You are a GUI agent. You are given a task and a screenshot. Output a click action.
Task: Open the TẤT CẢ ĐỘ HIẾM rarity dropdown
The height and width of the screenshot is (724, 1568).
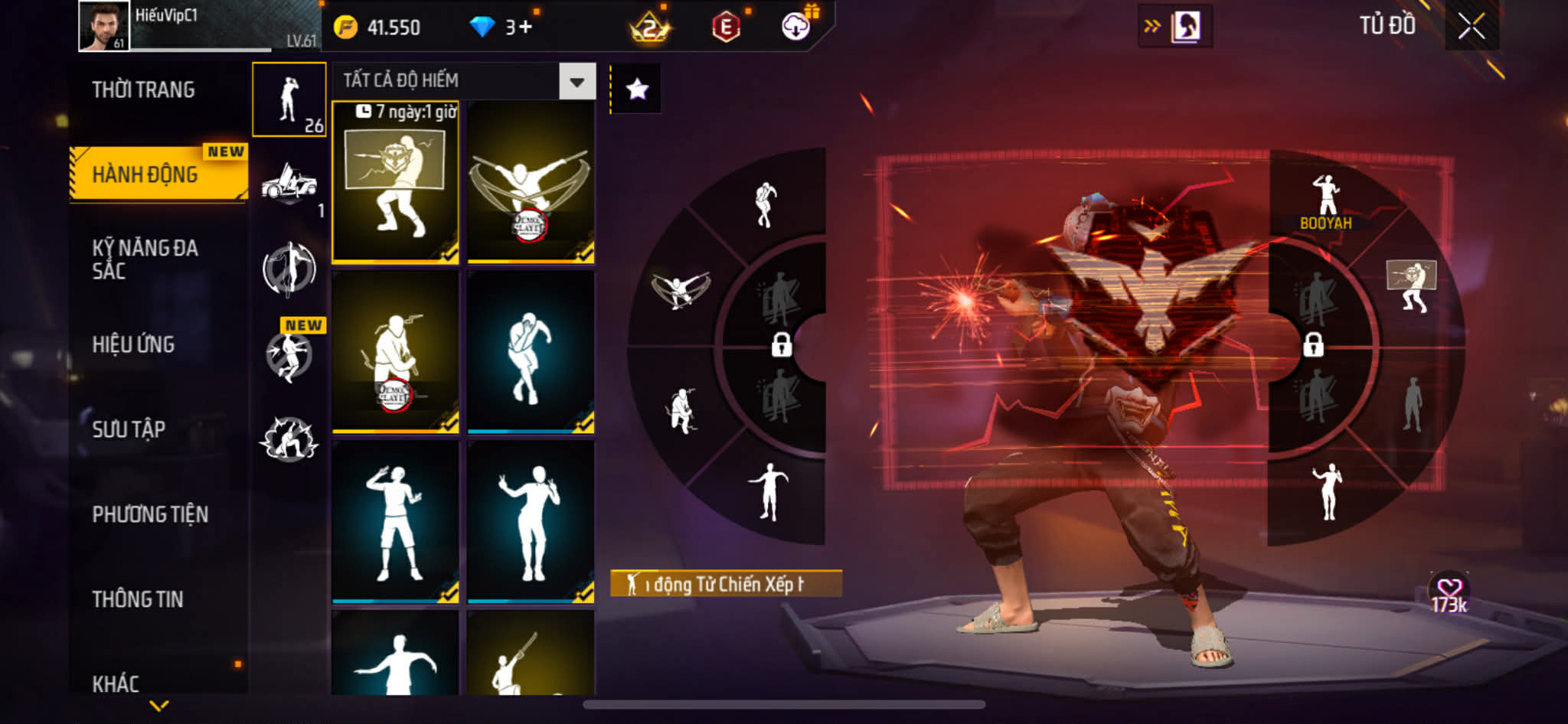coord(577,81)
